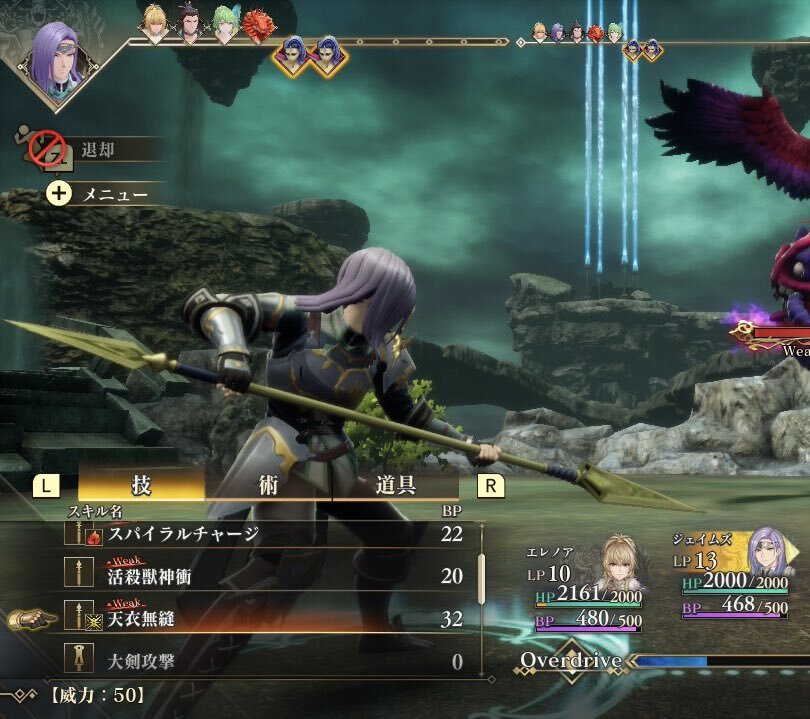Screen dimensions: 810x719
Task: Activate the Overdrive gauge emblem
Action: point(571,661)
